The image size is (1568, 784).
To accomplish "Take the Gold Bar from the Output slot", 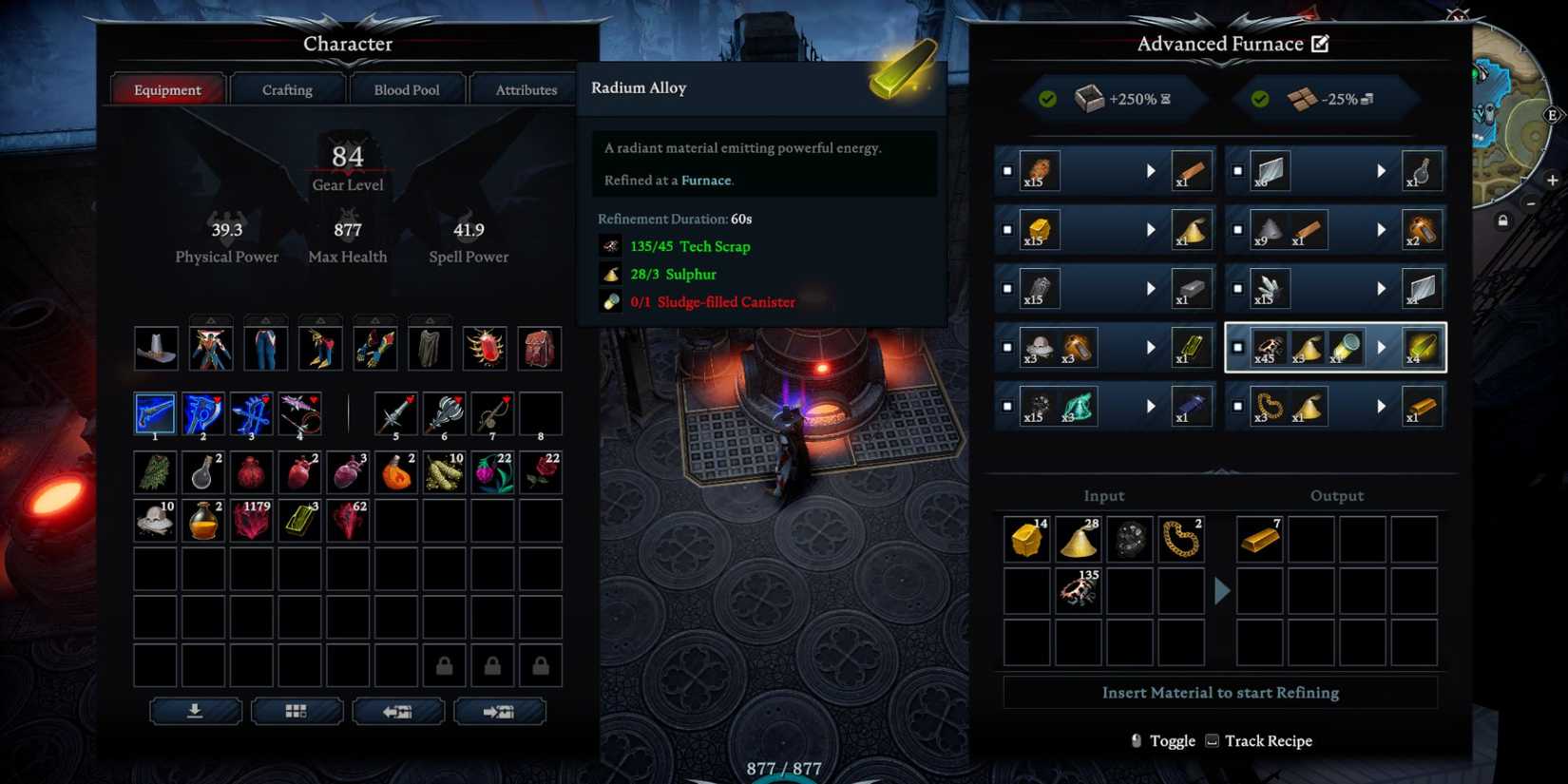I will tap(1259, 539).
